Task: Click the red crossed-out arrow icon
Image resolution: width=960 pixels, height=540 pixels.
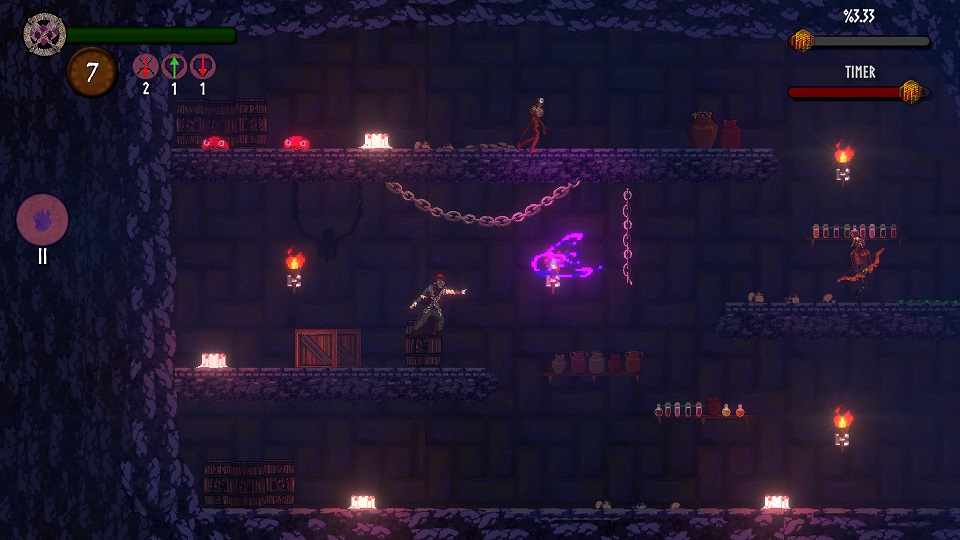Action: 145,67
